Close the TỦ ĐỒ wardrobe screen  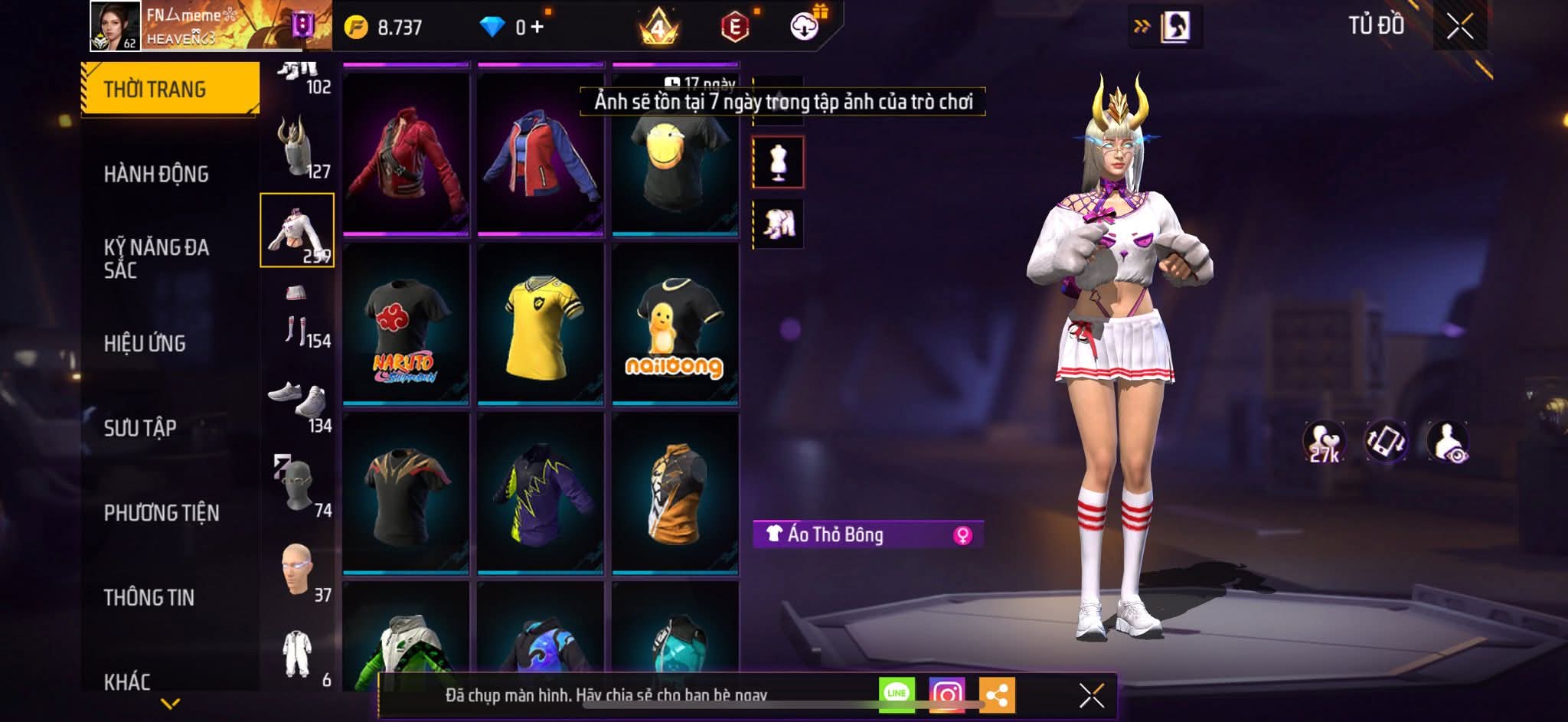(x=1459, y=27)
